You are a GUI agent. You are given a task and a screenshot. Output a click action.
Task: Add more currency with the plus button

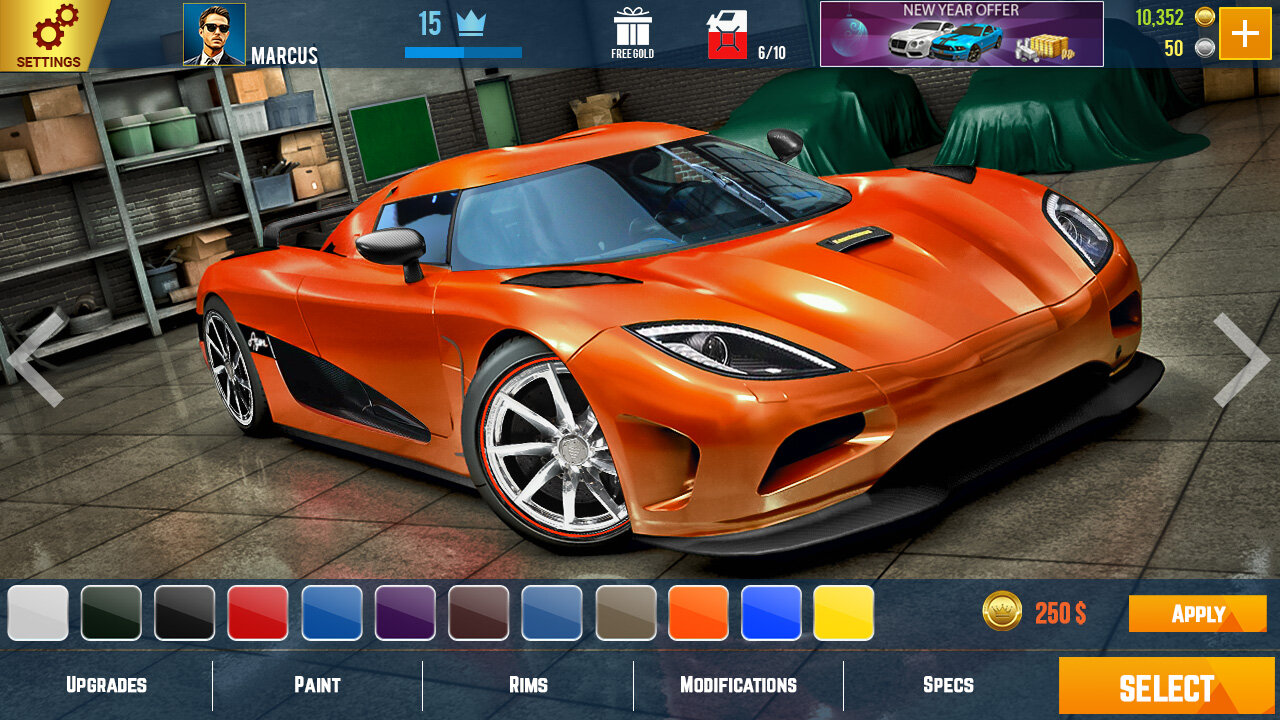1245,34
